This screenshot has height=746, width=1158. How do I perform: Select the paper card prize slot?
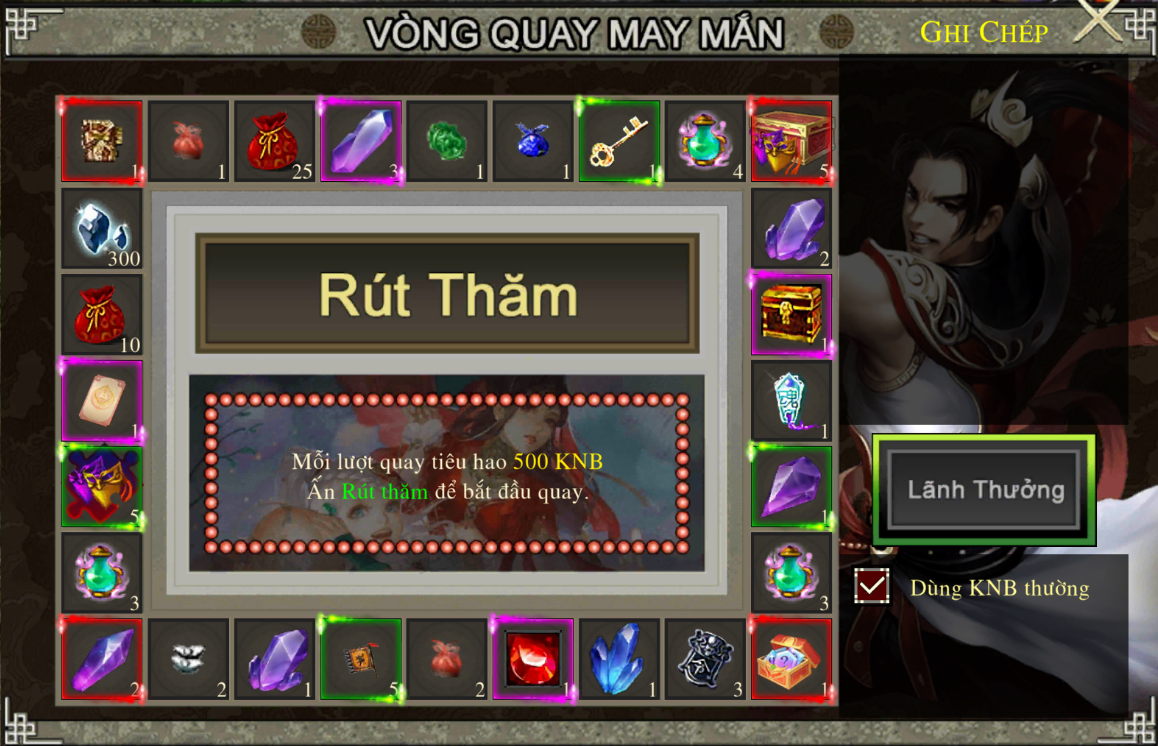pos(102,401)
